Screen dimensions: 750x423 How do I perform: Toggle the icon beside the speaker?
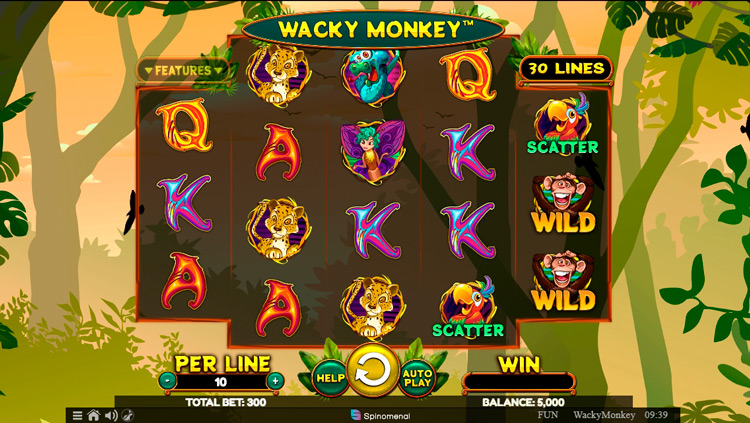click(x=127, y=415)
